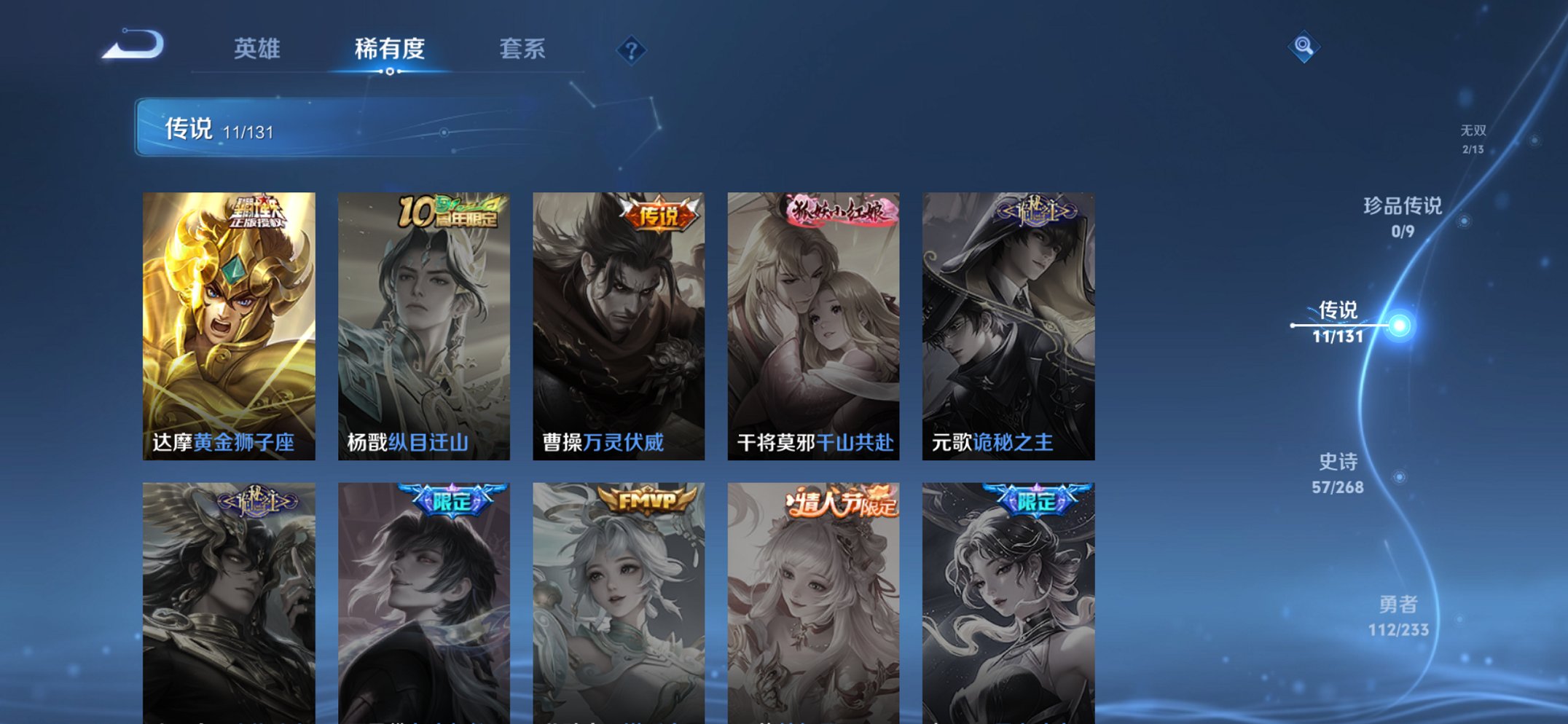Select the 稀有度 tab

coord(391,48)
